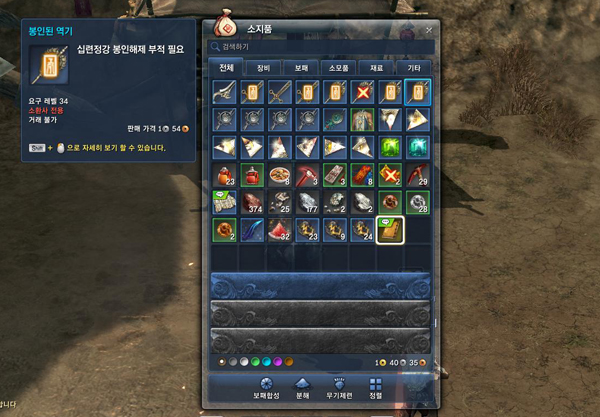Open the 장비 equipment tab
This screenshot has height=417, width=600.
[x=263, y=68]
